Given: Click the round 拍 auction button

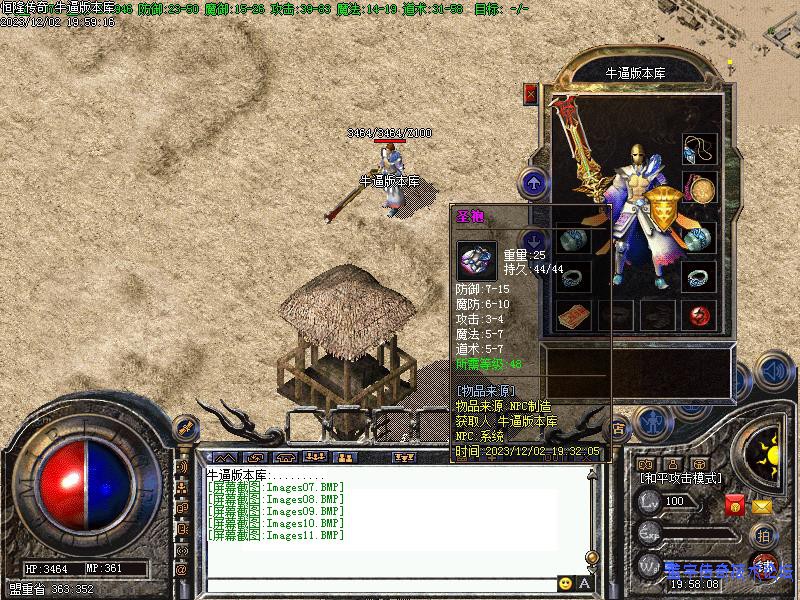Looking at the screenshot, I should click(x=763, y=535).
